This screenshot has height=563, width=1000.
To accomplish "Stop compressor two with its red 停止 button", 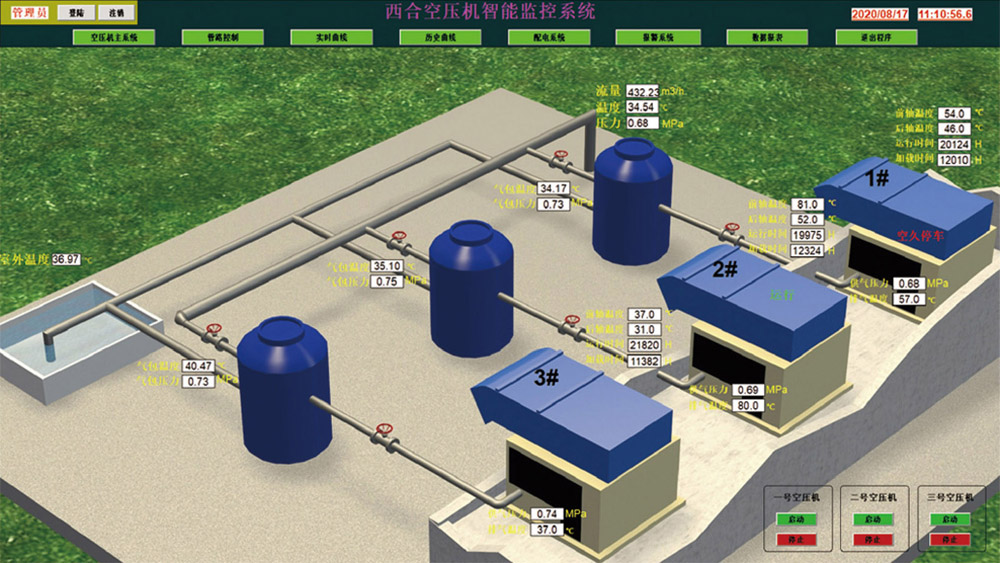I will click(x=873, y=540).
